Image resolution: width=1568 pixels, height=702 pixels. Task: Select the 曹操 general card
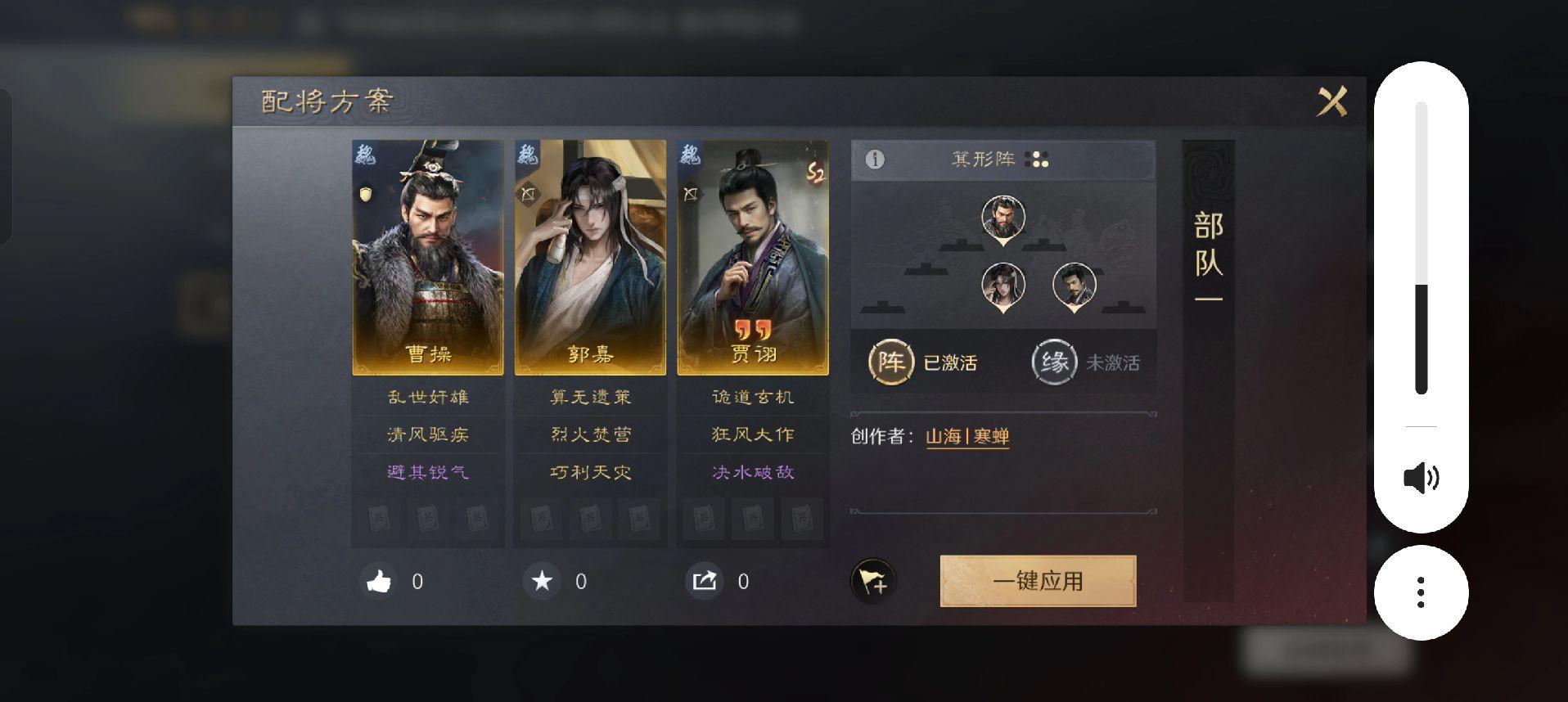click(x=427, y=258)
